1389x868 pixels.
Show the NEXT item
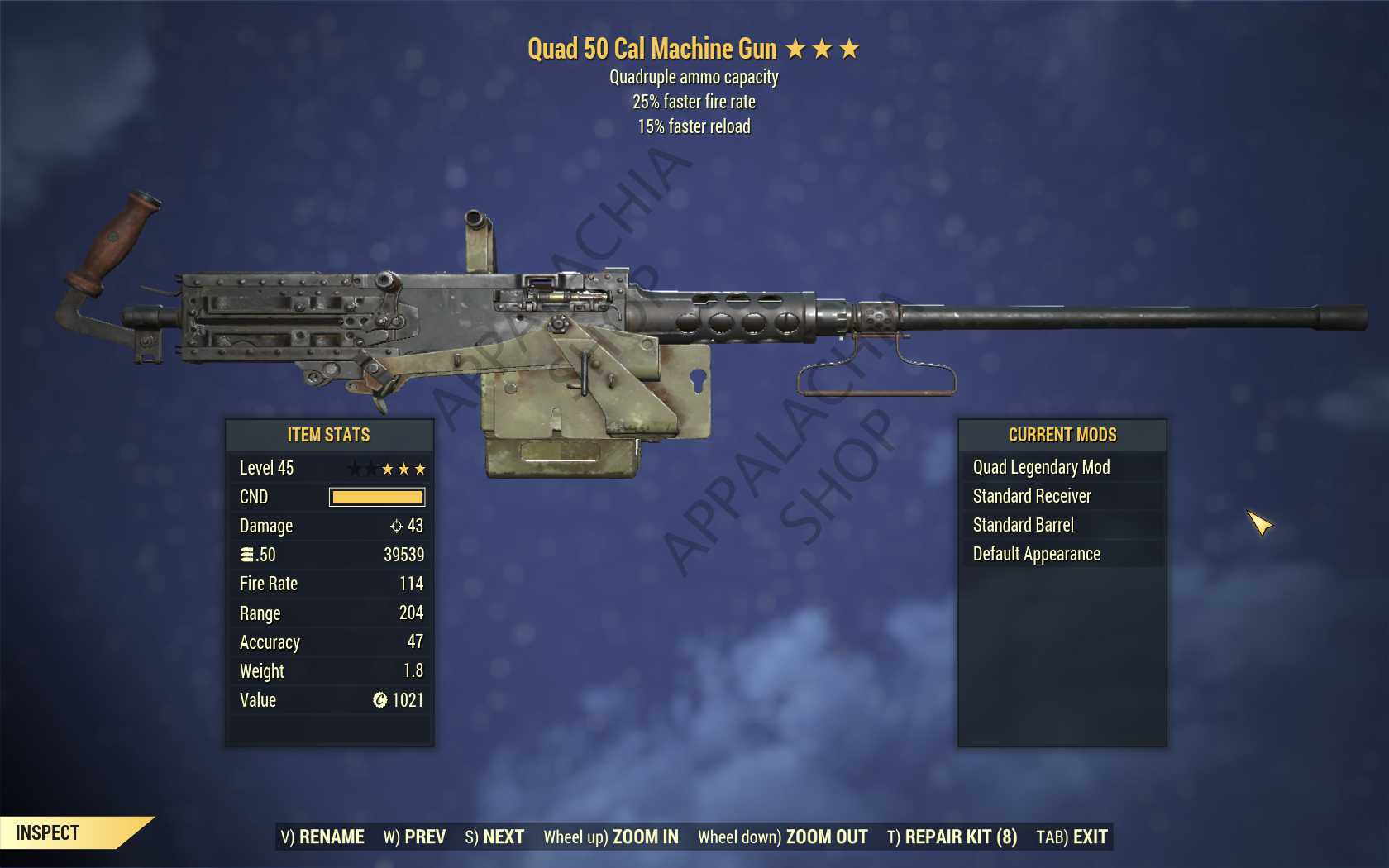[494, 837]
